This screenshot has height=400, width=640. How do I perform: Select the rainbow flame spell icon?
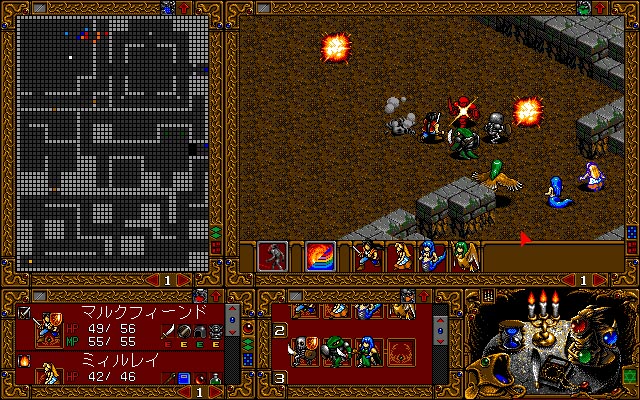[321, 256]
